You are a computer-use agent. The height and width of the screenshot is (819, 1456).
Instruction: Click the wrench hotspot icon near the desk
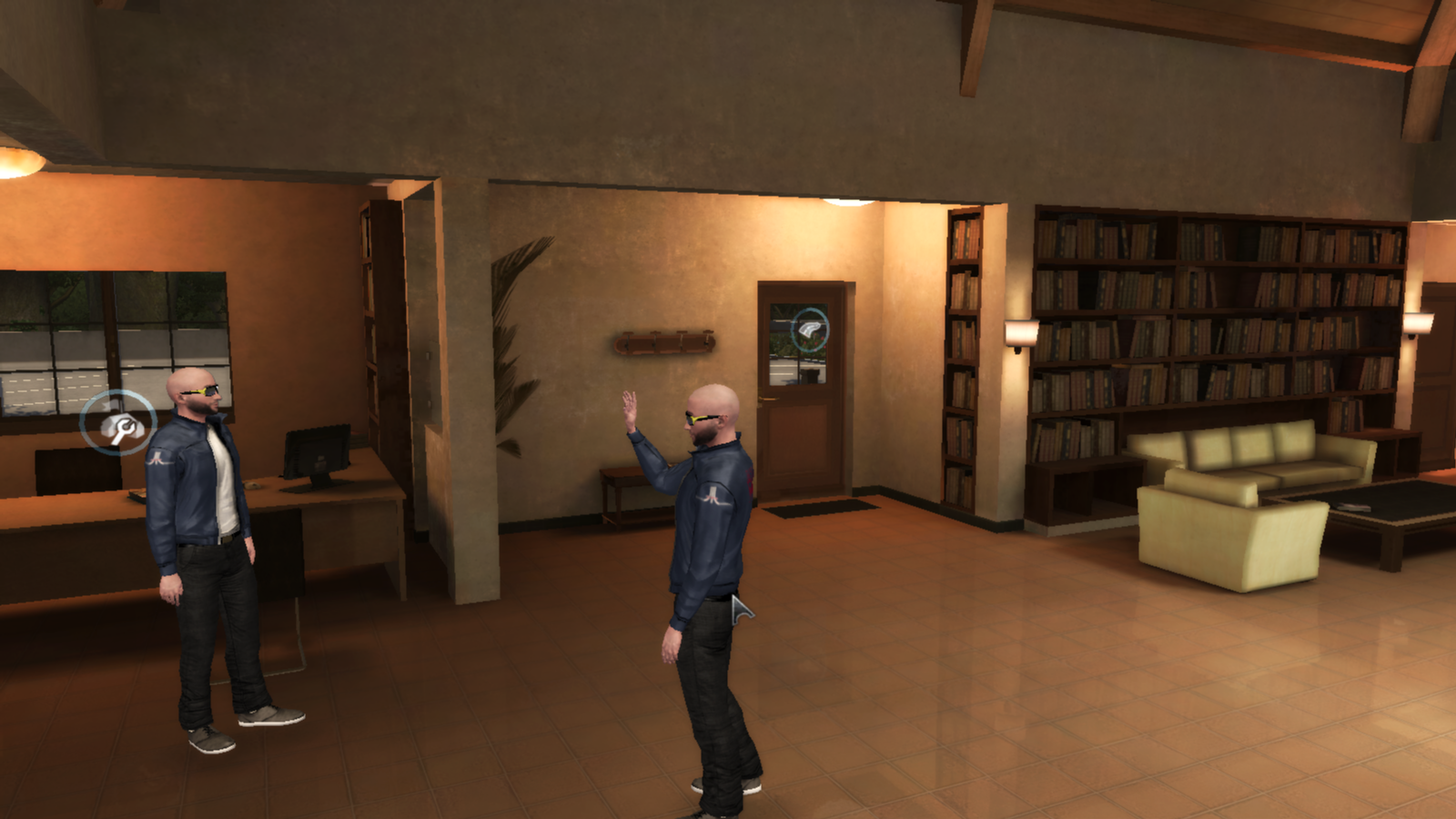121,423
